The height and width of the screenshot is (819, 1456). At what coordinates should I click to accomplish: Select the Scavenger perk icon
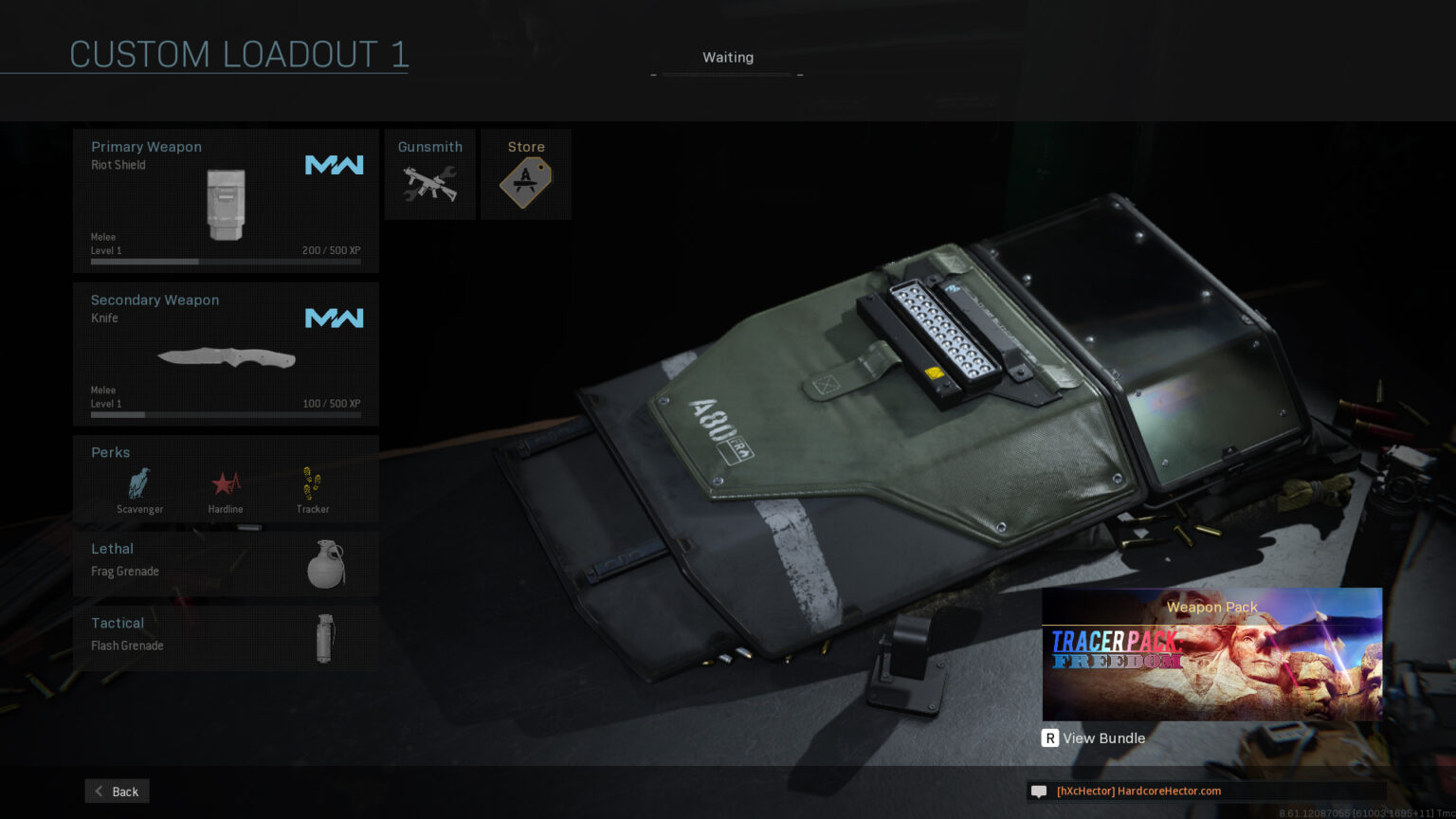138,485
